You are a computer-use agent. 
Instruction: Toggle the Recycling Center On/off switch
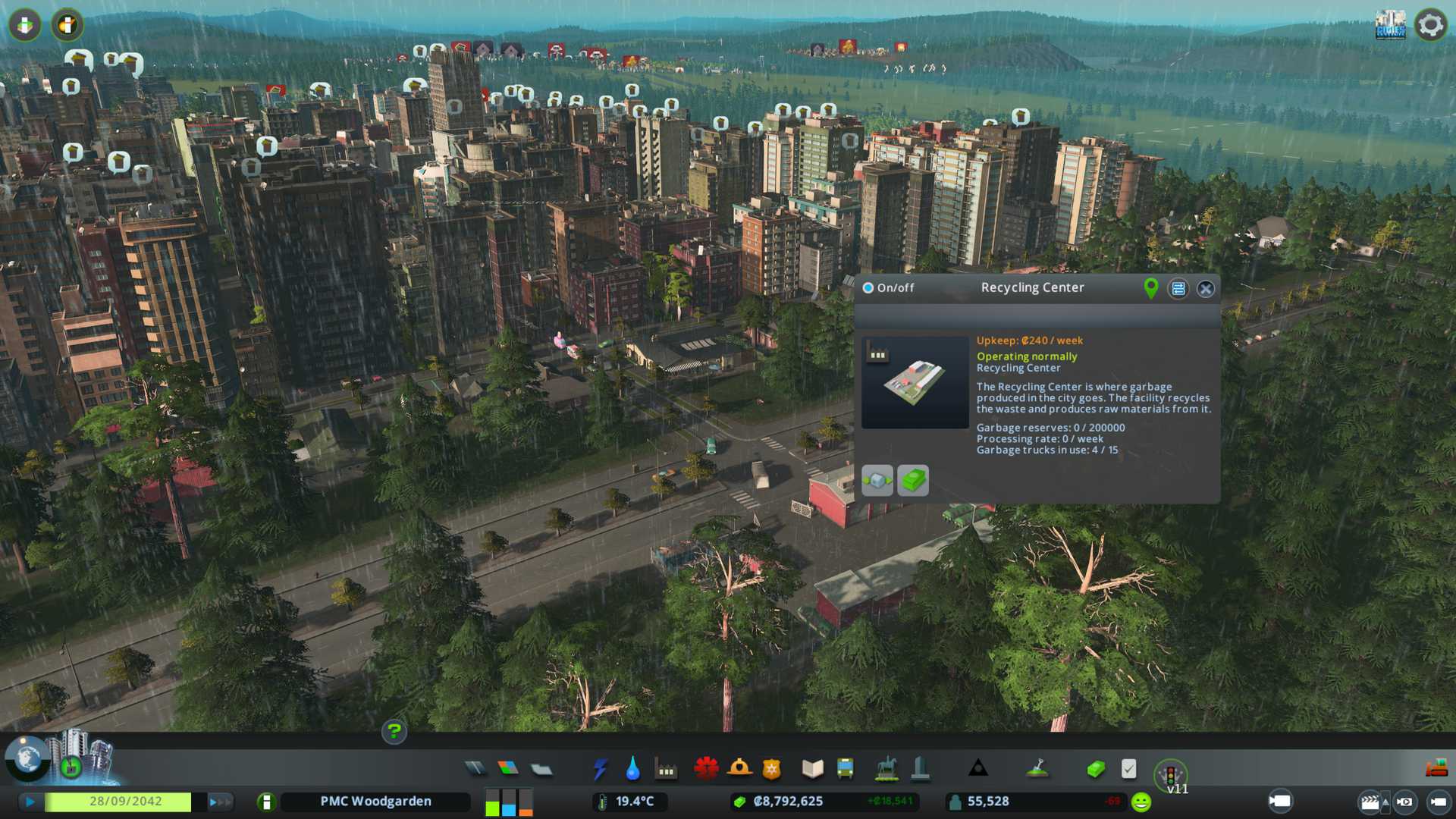(x=868, y=288)
